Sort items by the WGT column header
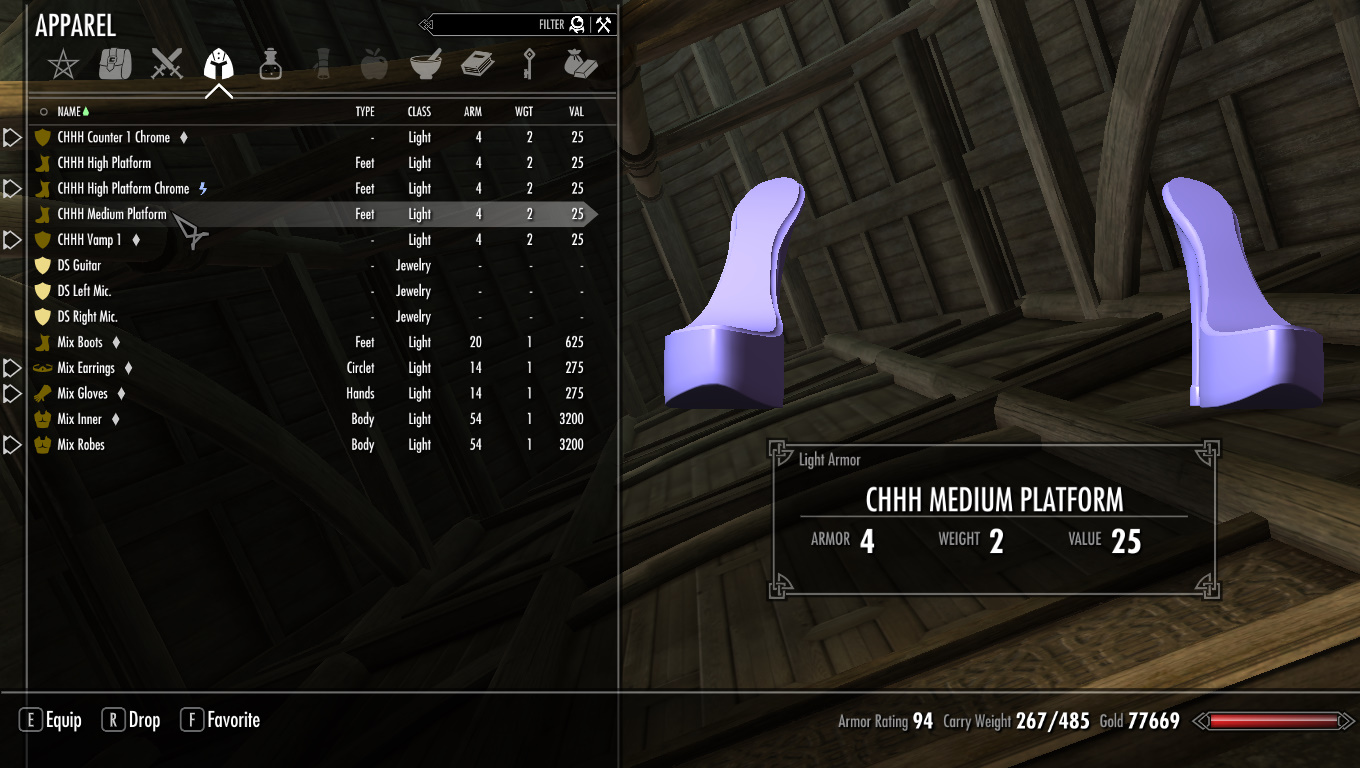This screenshot has width=1360, height=768. click(x=524, y=112)
